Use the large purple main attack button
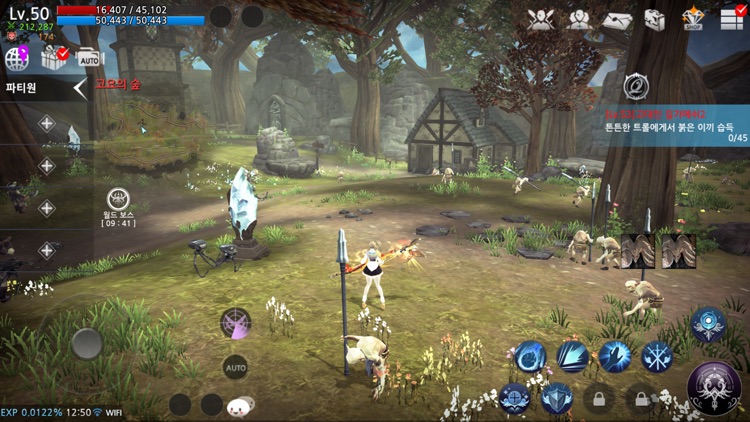Screen dimensions: 750x422 click(x=714, y=388)
